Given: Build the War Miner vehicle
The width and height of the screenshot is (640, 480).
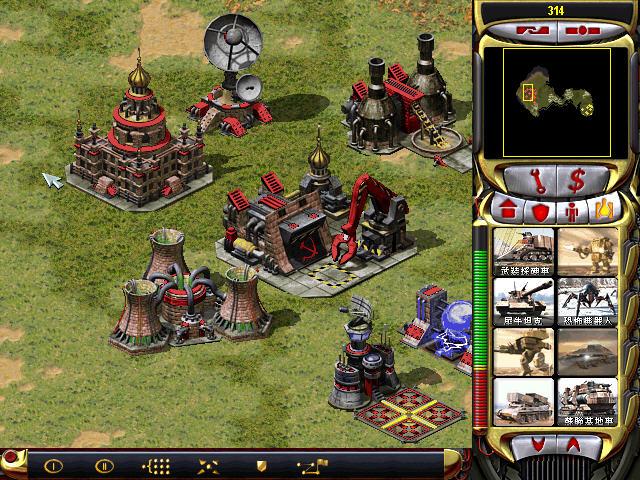Looking at the screenshot, I should coord(524,248).
